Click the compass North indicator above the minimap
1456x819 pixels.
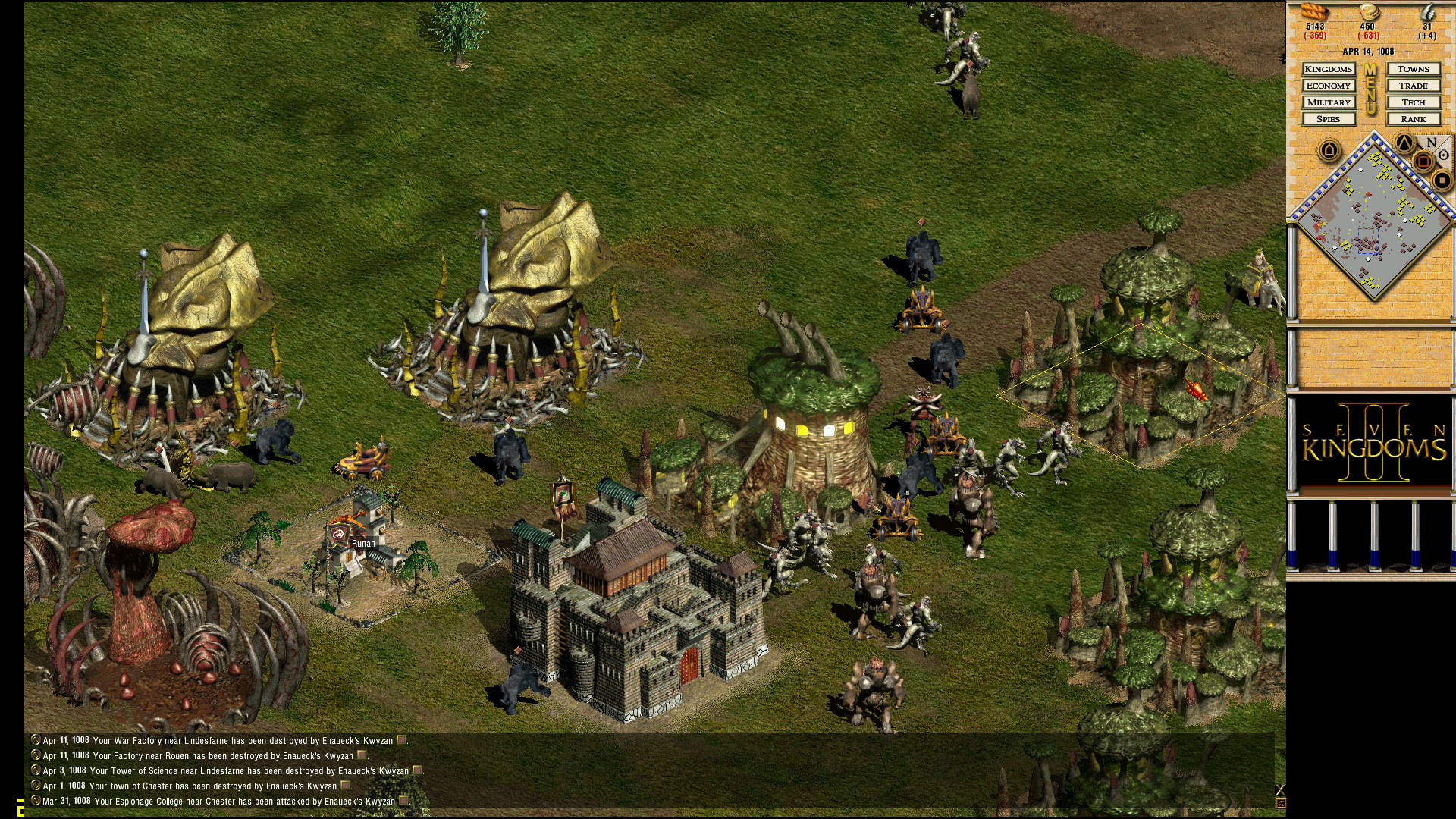tap(1430, 143)
